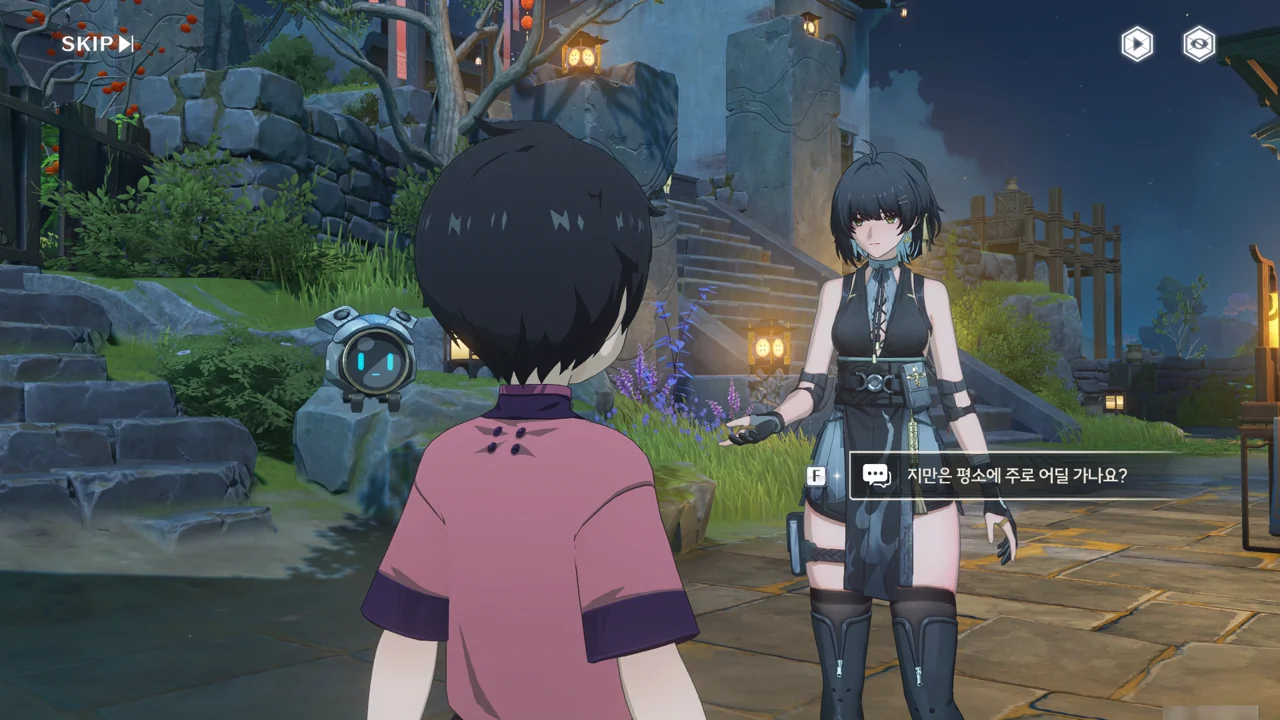Toggle dialogue auto-play hexagon button

[x=1136, y=44]
